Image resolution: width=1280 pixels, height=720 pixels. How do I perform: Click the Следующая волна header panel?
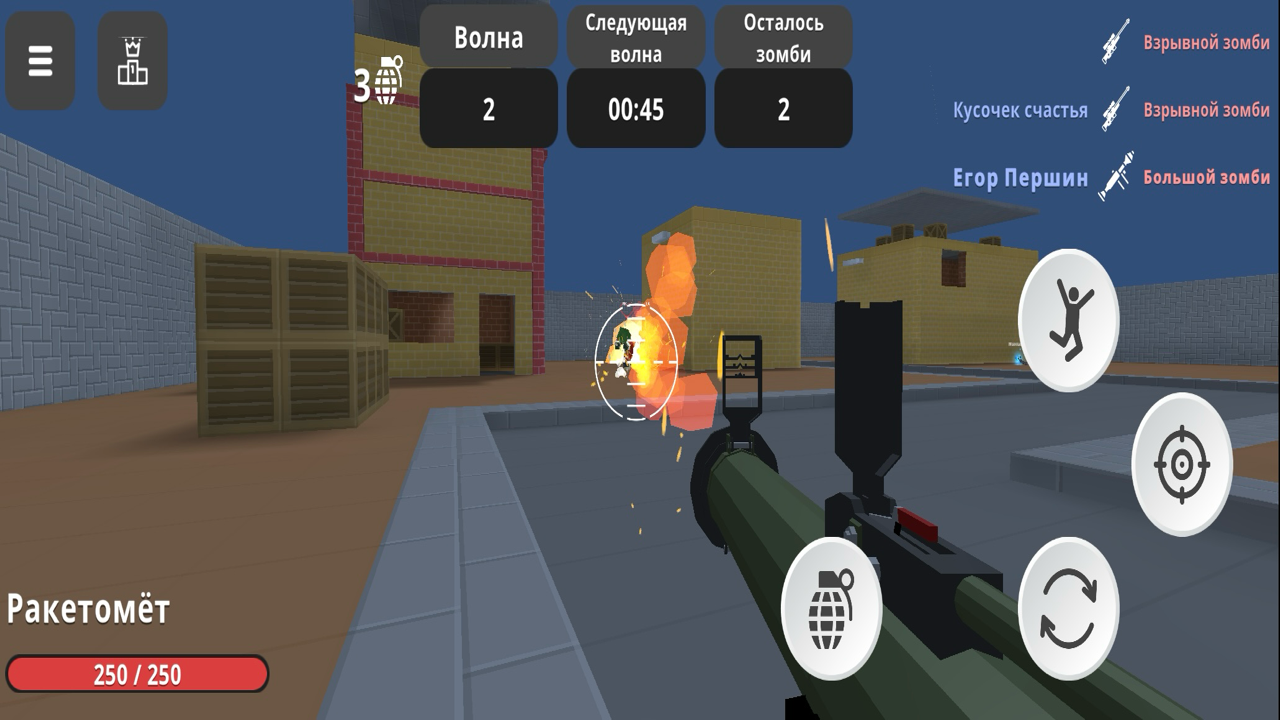636,36
